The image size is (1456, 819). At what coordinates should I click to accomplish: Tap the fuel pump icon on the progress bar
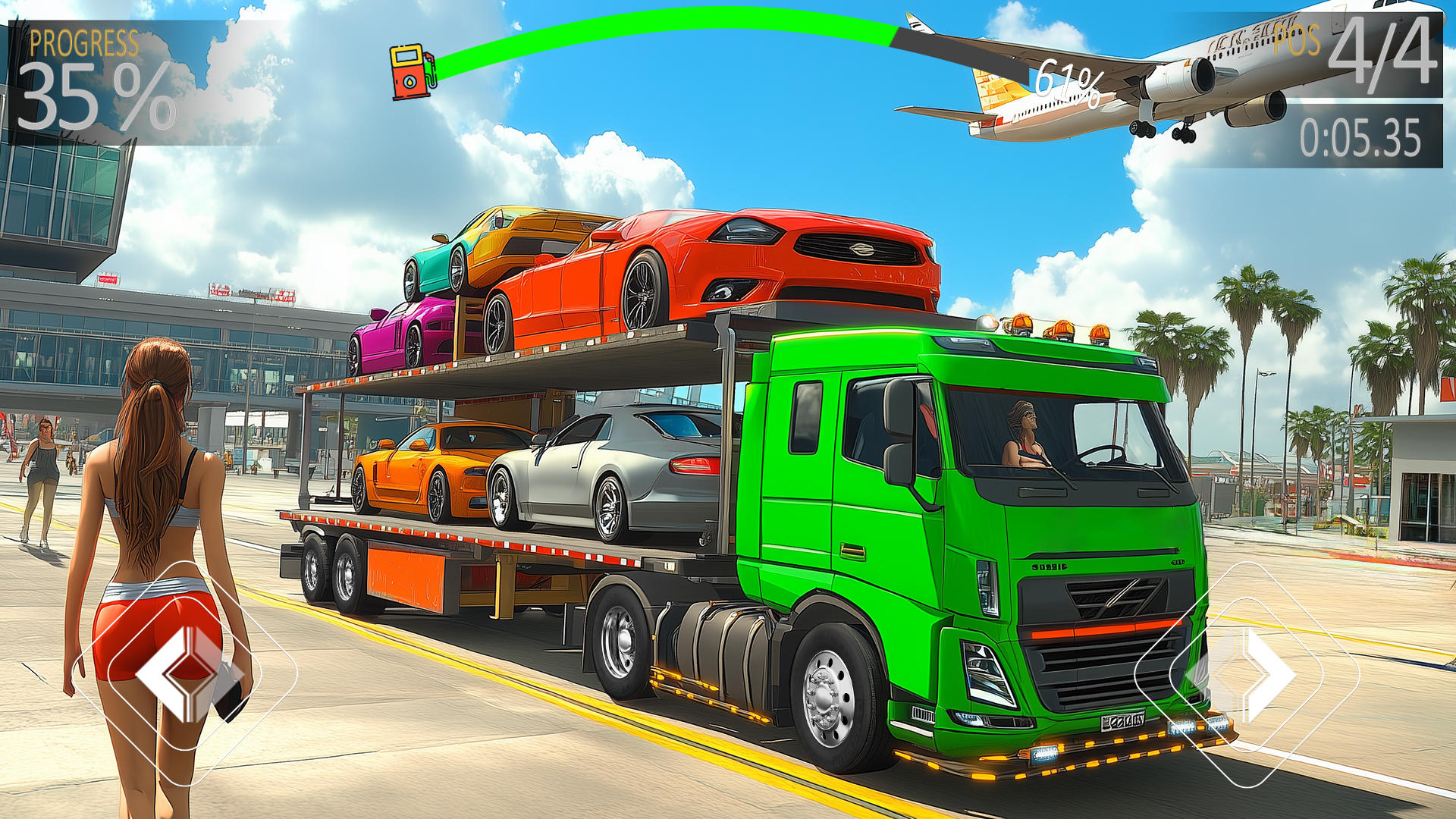pos(410,72)
